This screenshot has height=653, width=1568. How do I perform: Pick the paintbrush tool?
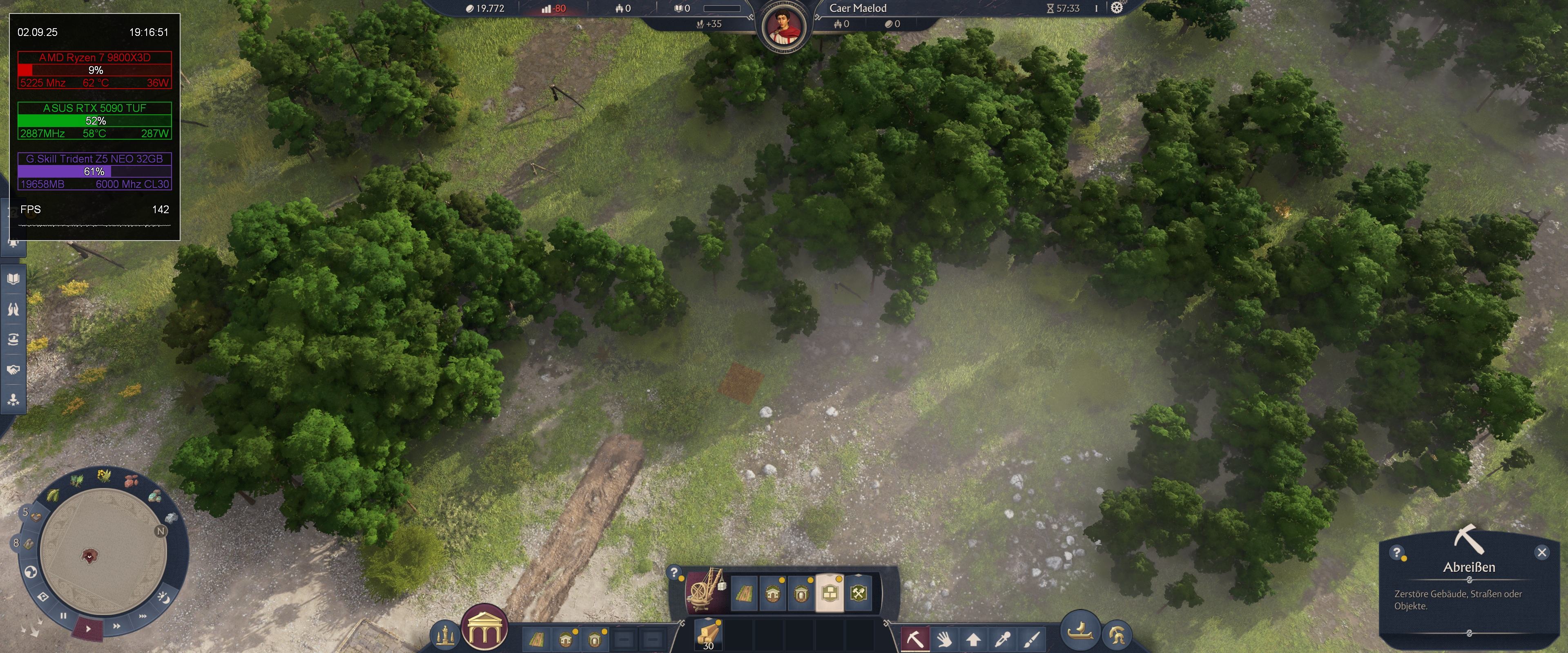click(1031, 639)
